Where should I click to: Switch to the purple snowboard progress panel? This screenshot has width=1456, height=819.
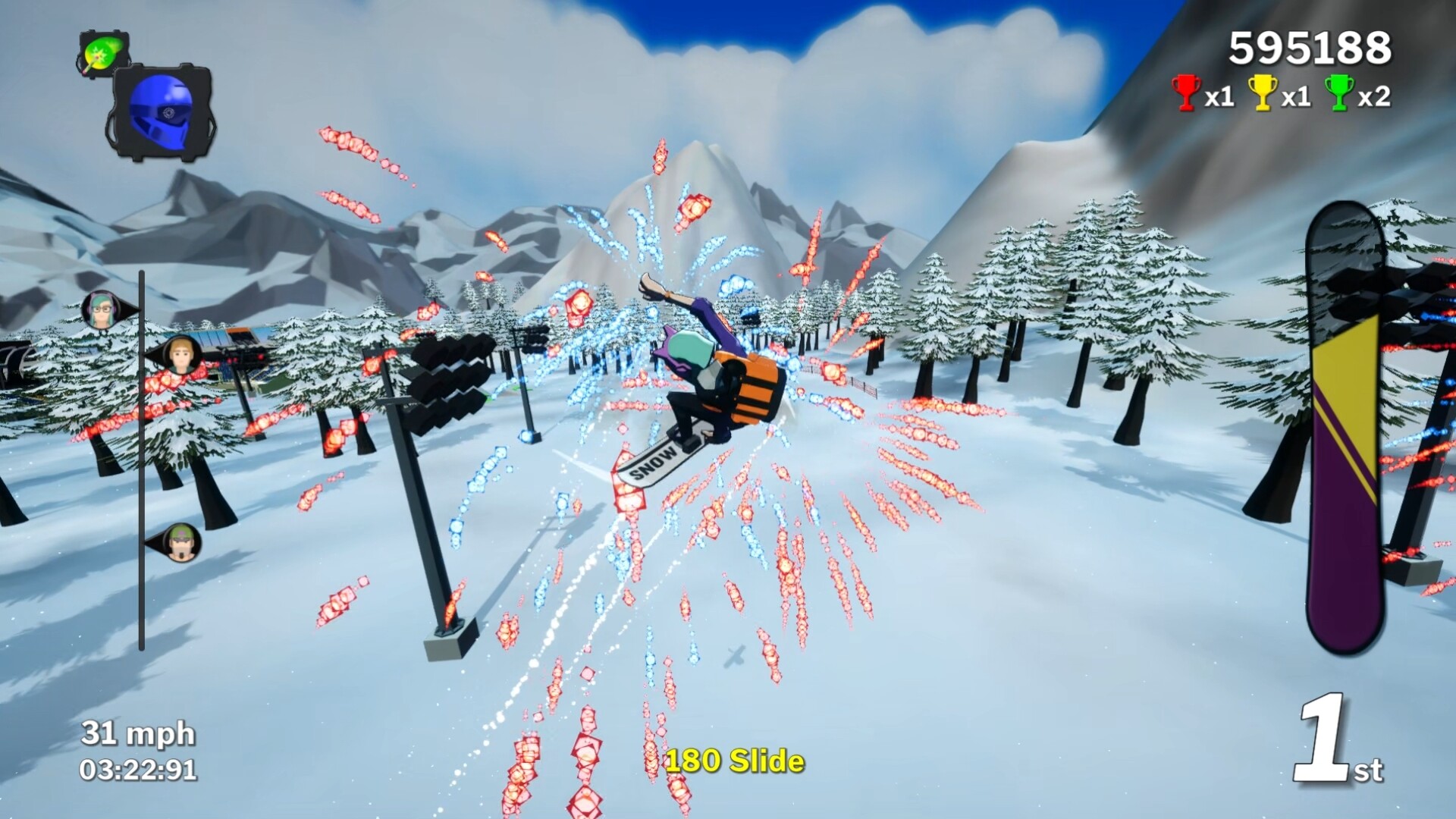(x=1346, y=425)
